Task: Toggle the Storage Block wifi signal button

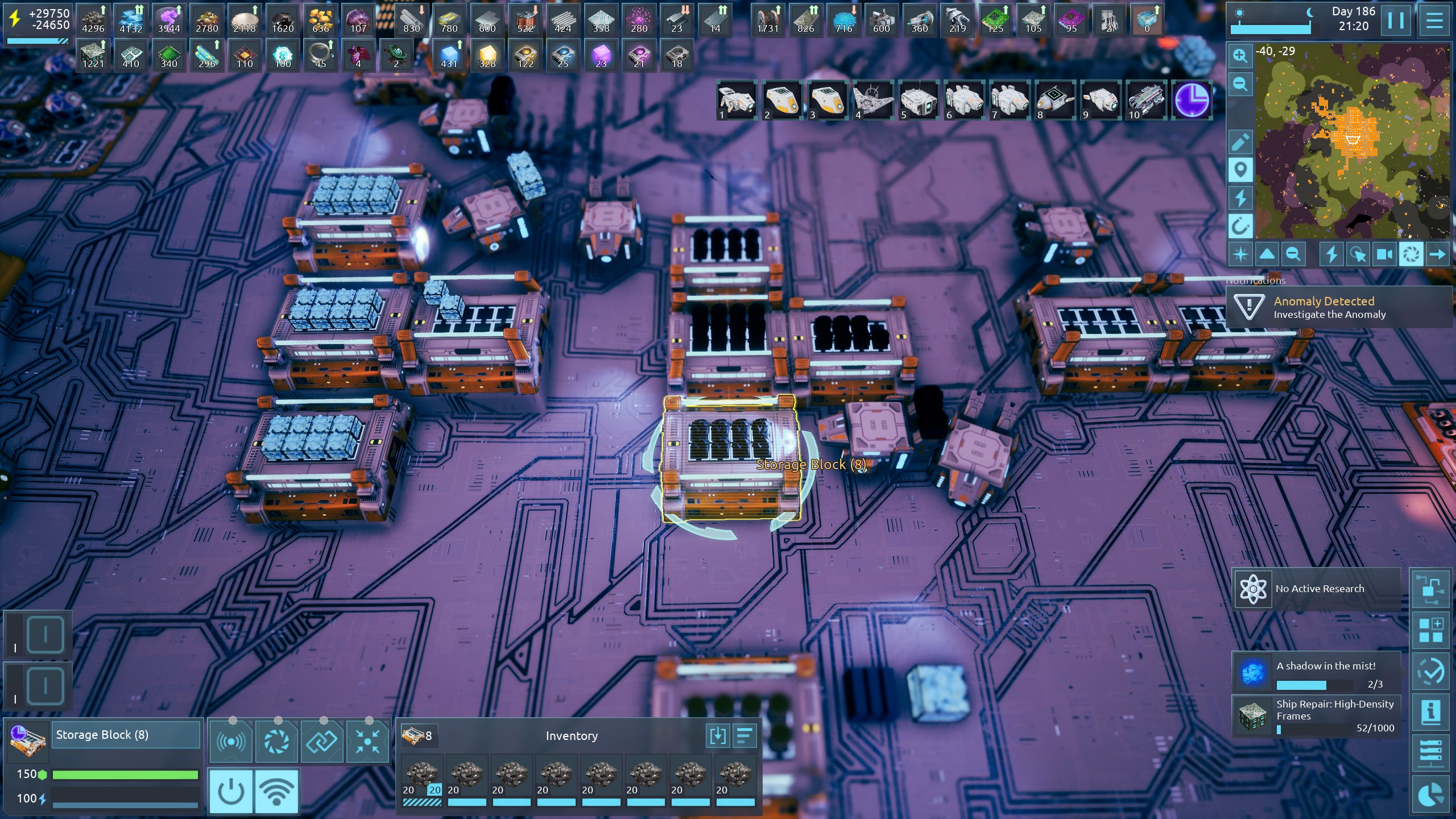Action: [276, 791]
